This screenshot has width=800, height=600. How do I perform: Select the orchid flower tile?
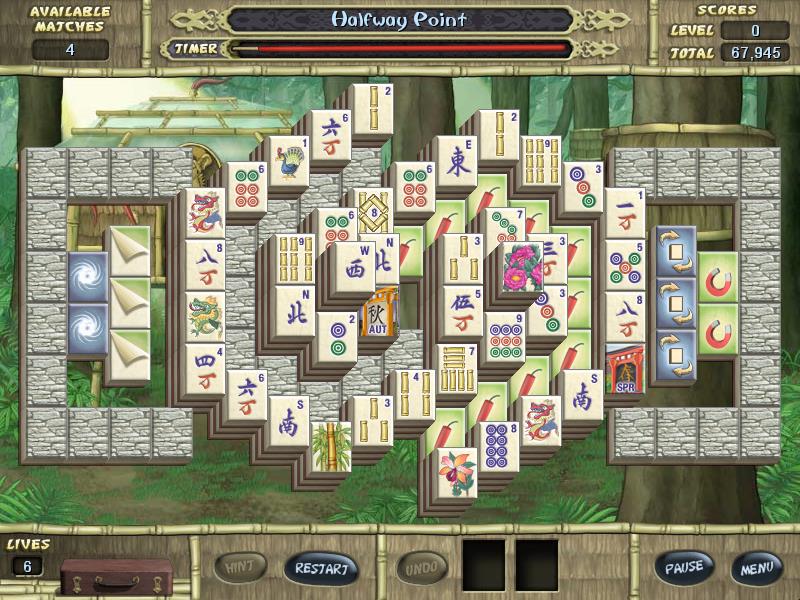tap(458, 473)
